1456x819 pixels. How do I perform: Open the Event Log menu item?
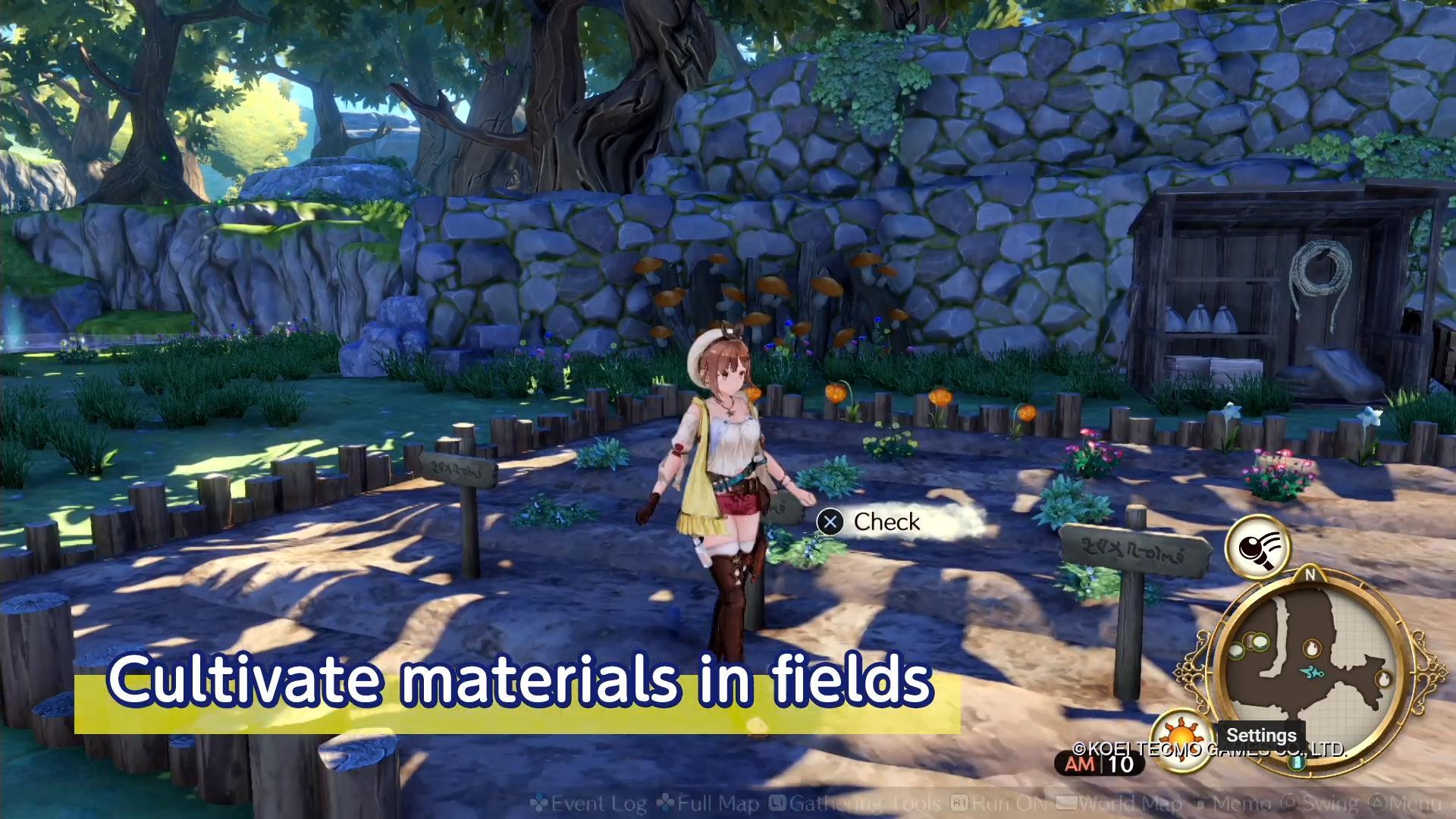[x=599, y=802]
